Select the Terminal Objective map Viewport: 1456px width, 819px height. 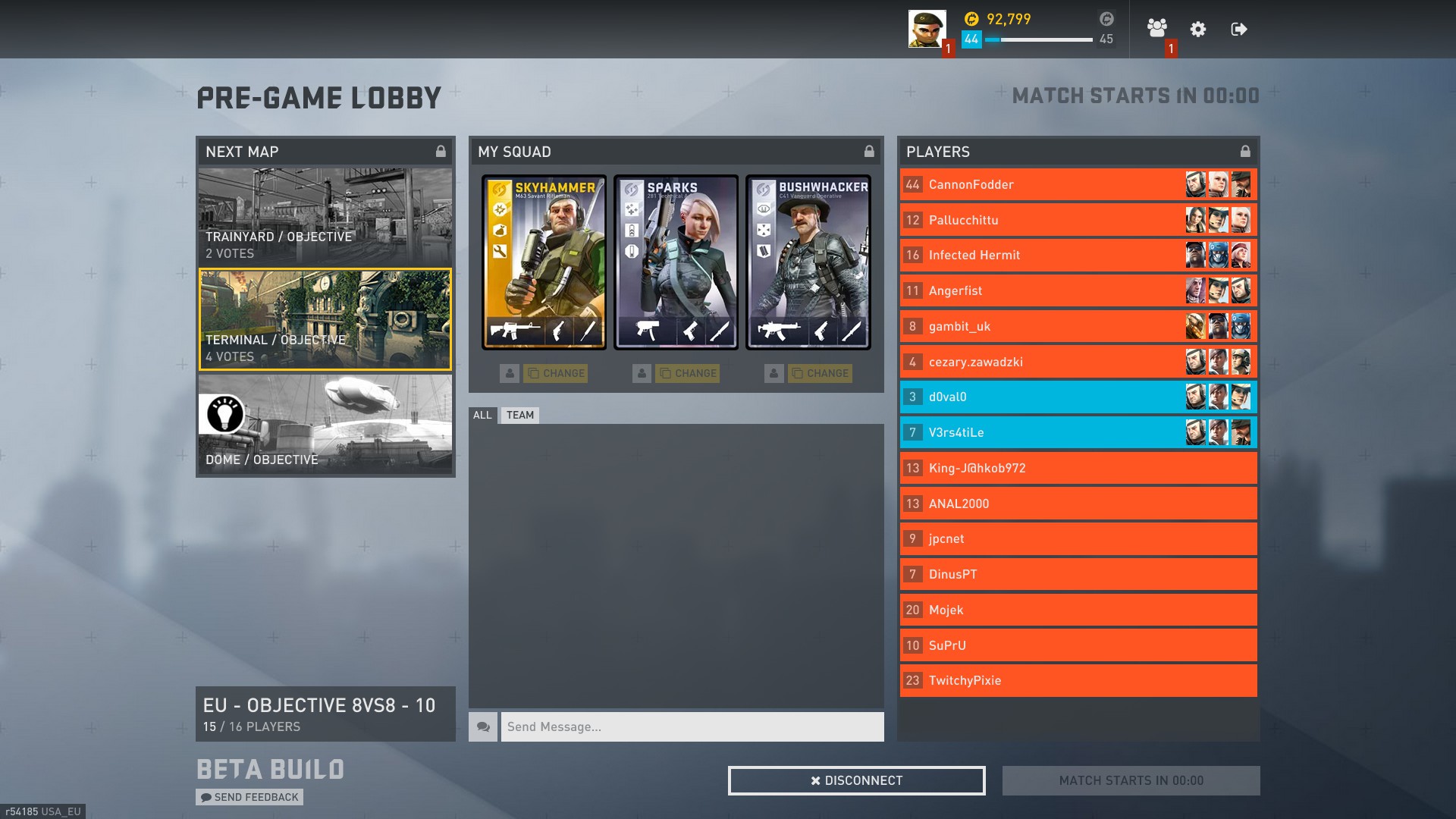325,319
